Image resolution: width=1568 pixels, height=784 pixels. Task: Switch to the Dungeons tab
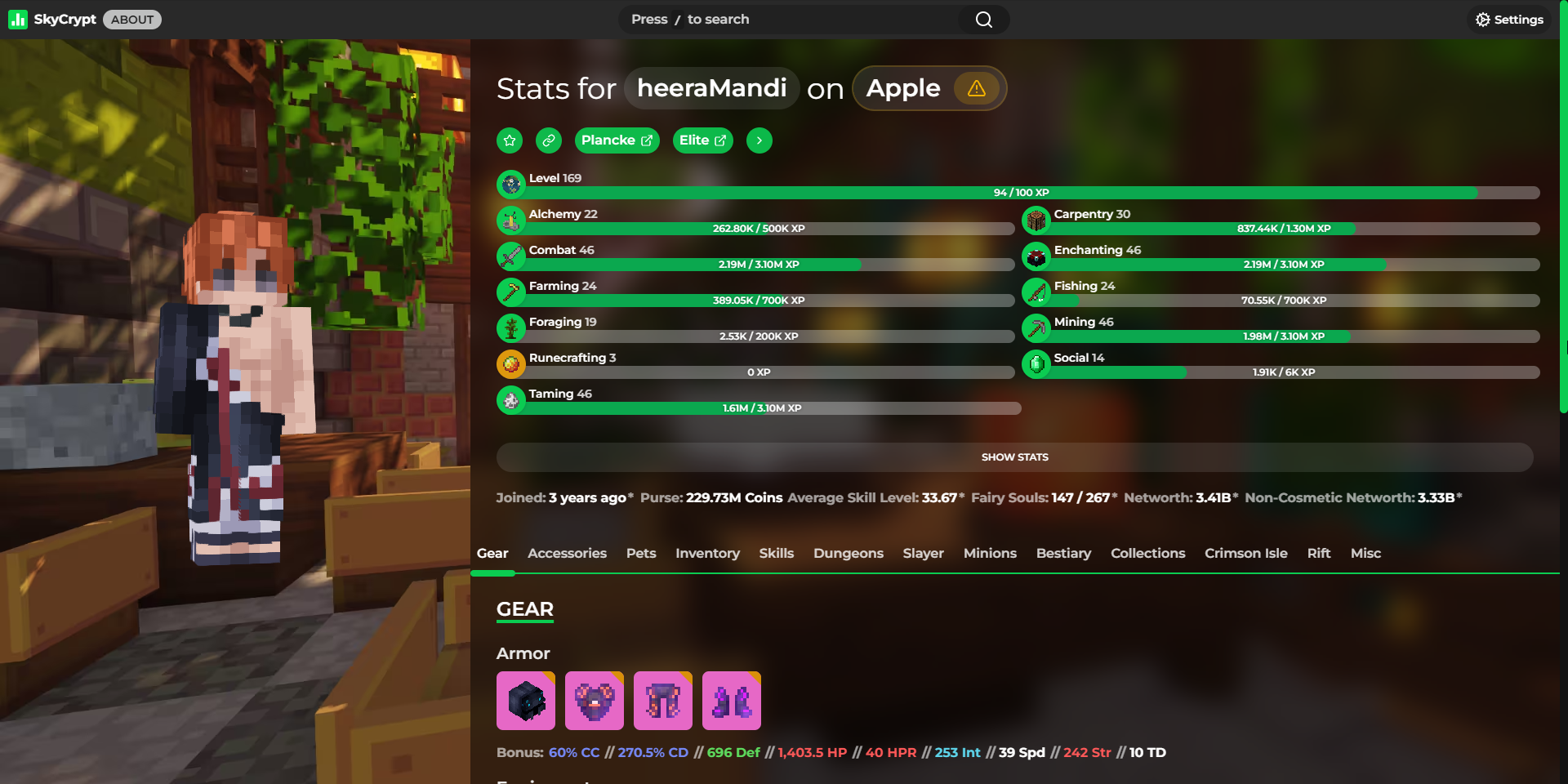[849, 553]
